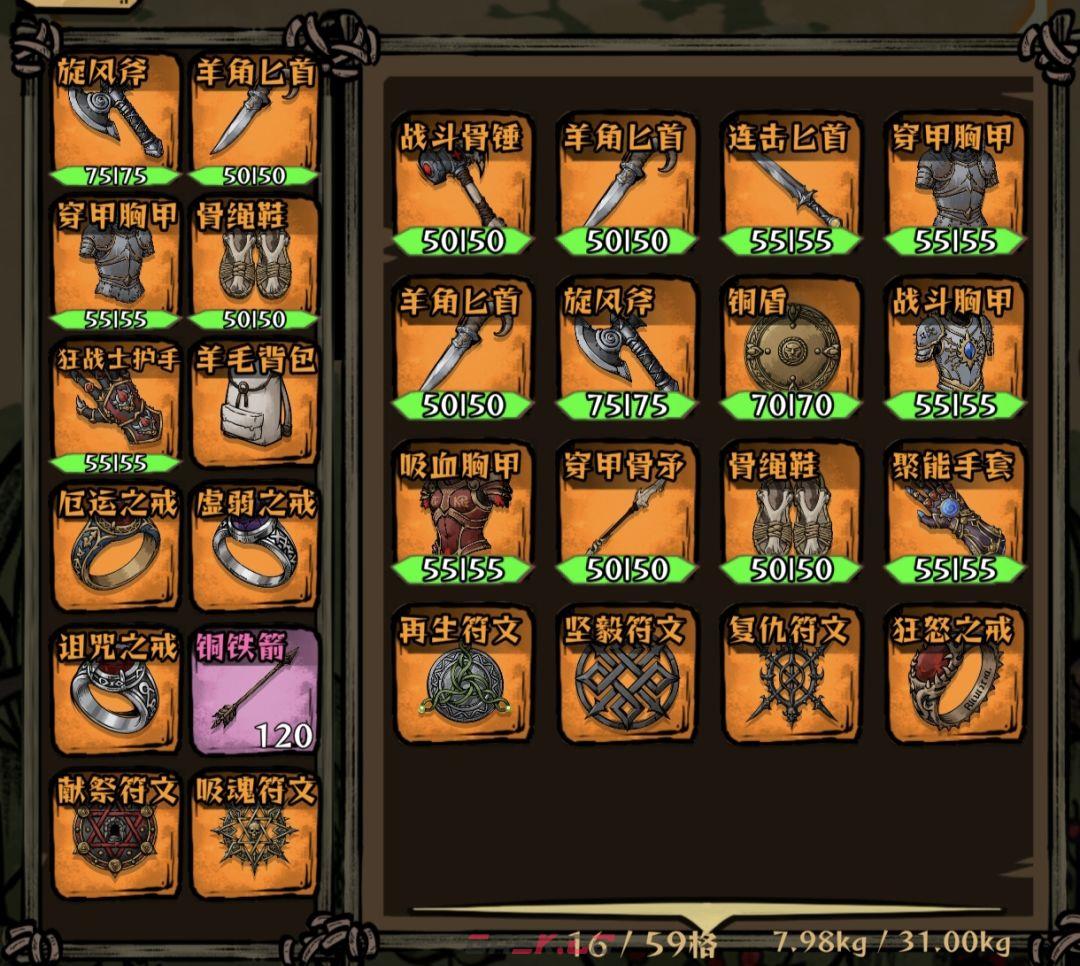Select the 战斗胸甲 chest armor
Screen dimensions: 1080x966
click(954, 351)
